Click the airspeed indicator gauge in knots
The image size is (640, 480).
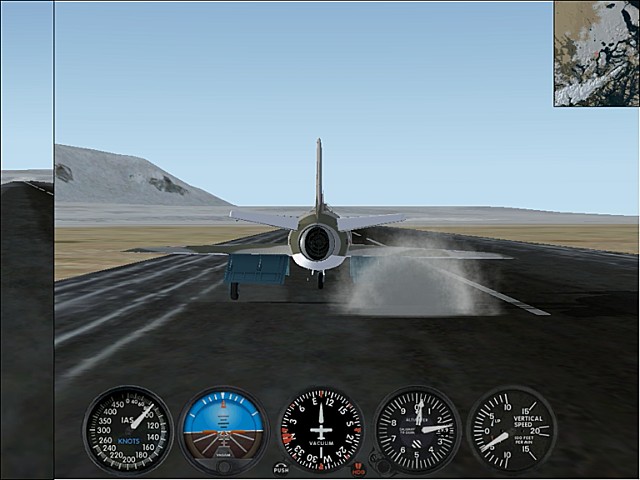tap(128, 430)
